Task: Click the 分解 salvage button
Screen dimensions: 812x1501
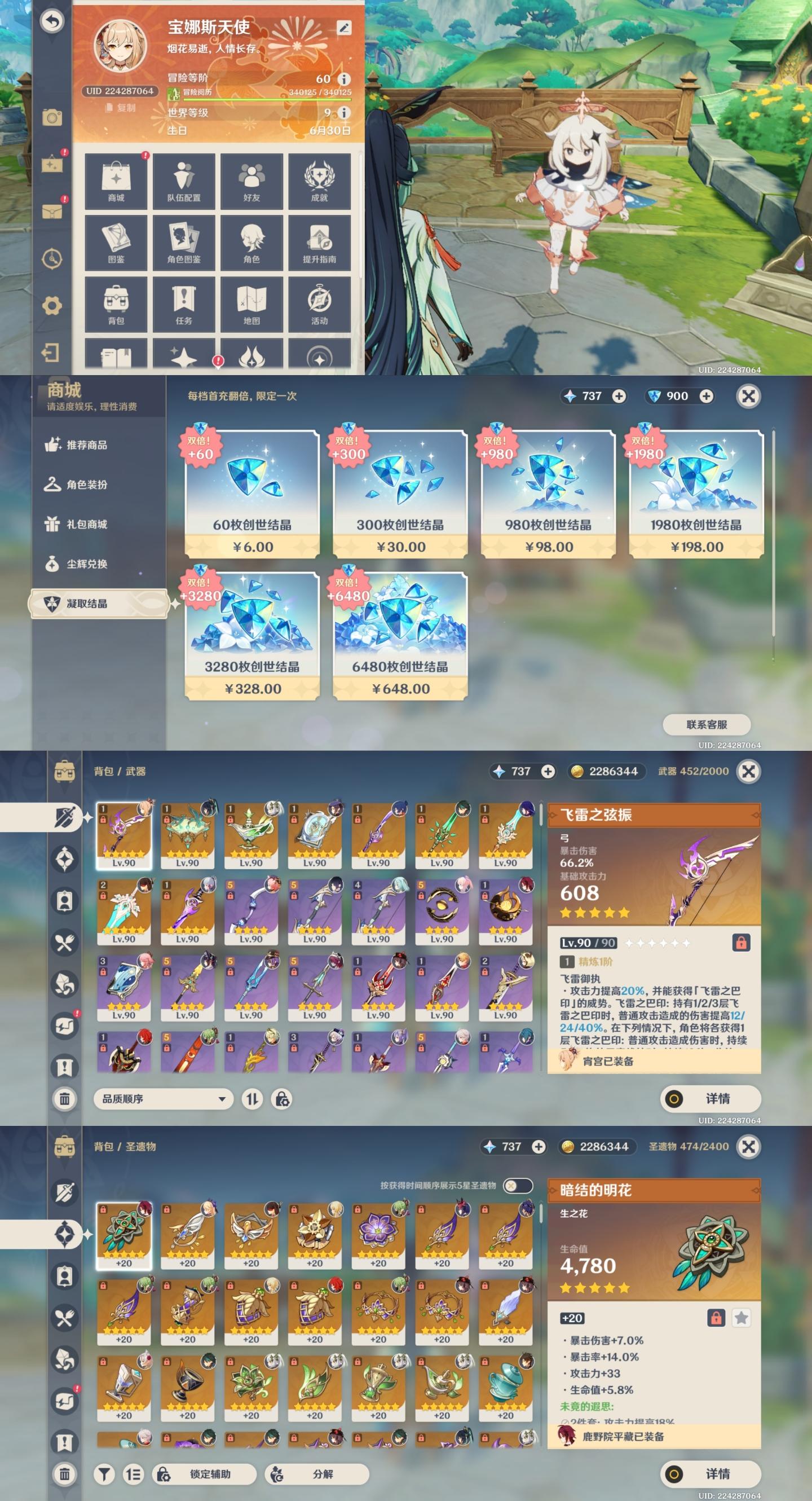Action: [317, 1473]
